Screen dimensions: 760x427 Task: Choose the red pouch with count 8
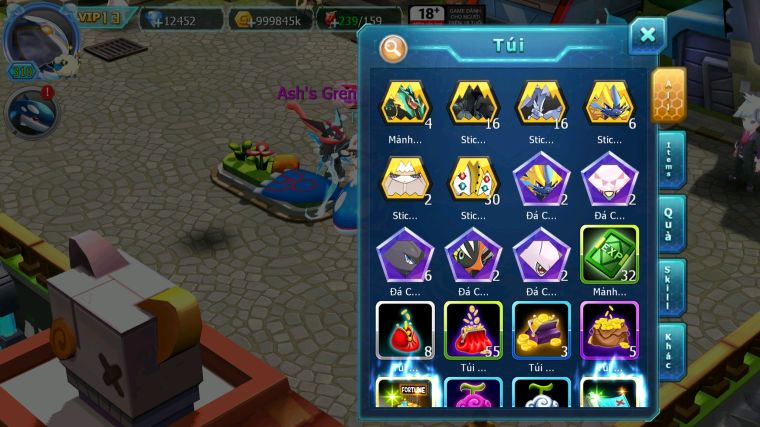pyautogui.click(x=404, y=329)
